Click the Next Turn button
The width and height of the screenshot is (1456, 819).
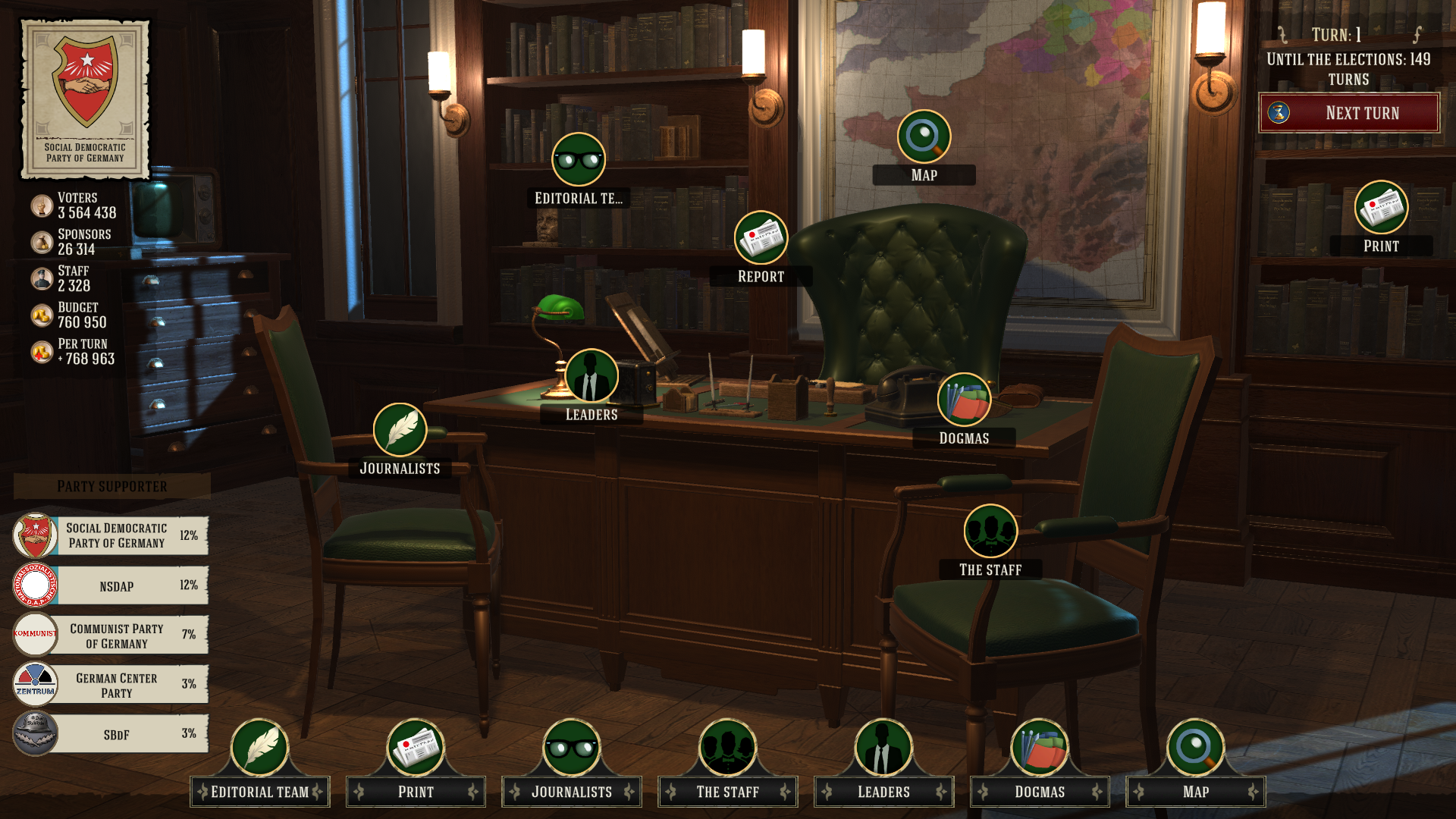pyautogui.click(x=1349, y=113)
